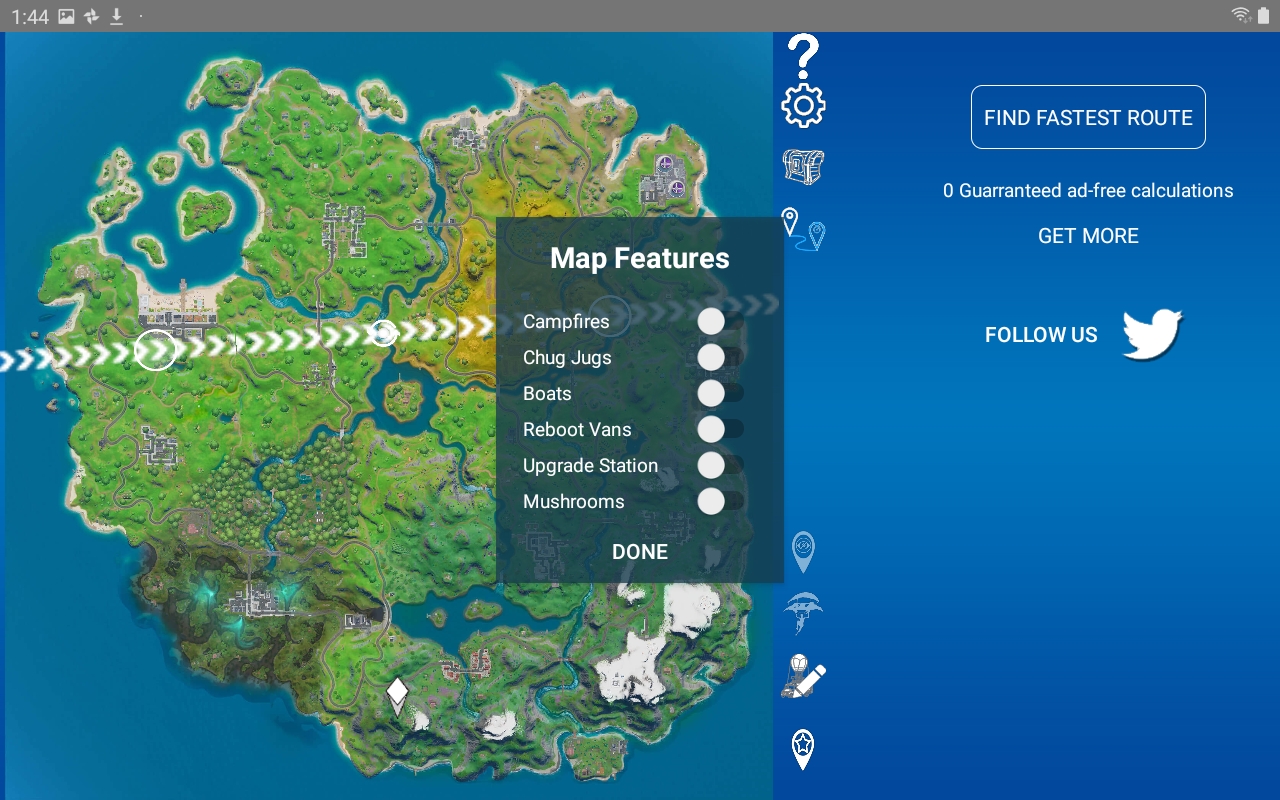
Task: Select the glider icon
Action: click(x=803, y=612)
